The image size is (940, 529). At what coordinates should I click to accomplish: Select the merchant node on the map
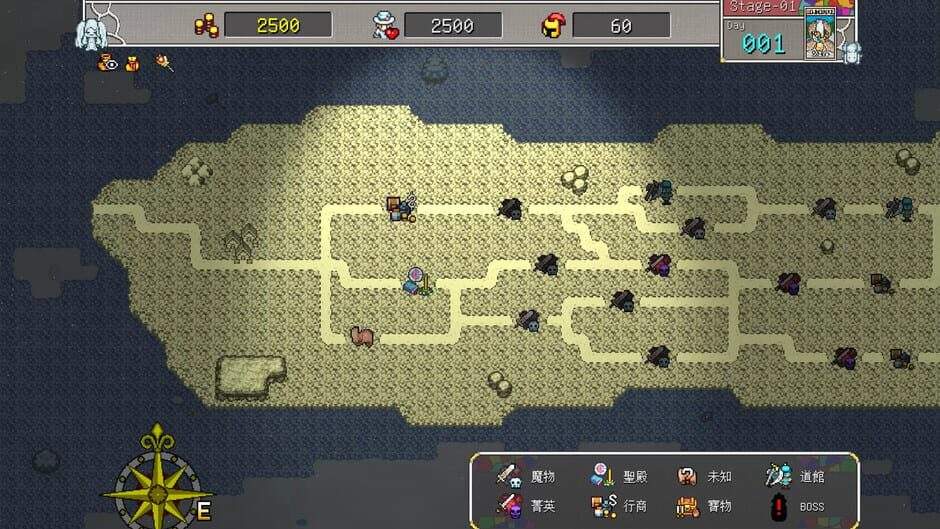pos(402,207)
